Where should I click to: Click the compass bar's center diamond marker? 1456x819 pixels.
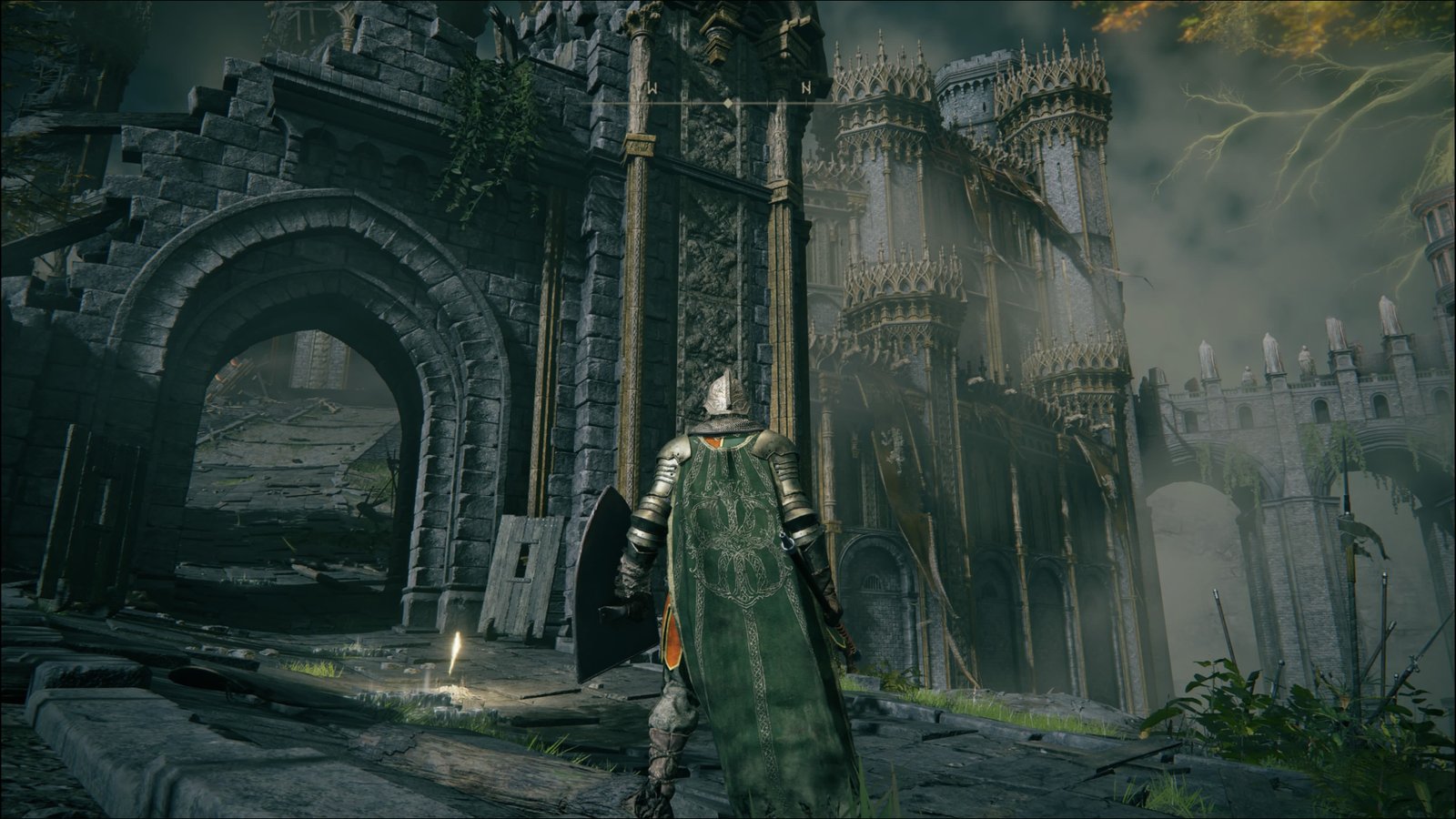click(727, 105)
